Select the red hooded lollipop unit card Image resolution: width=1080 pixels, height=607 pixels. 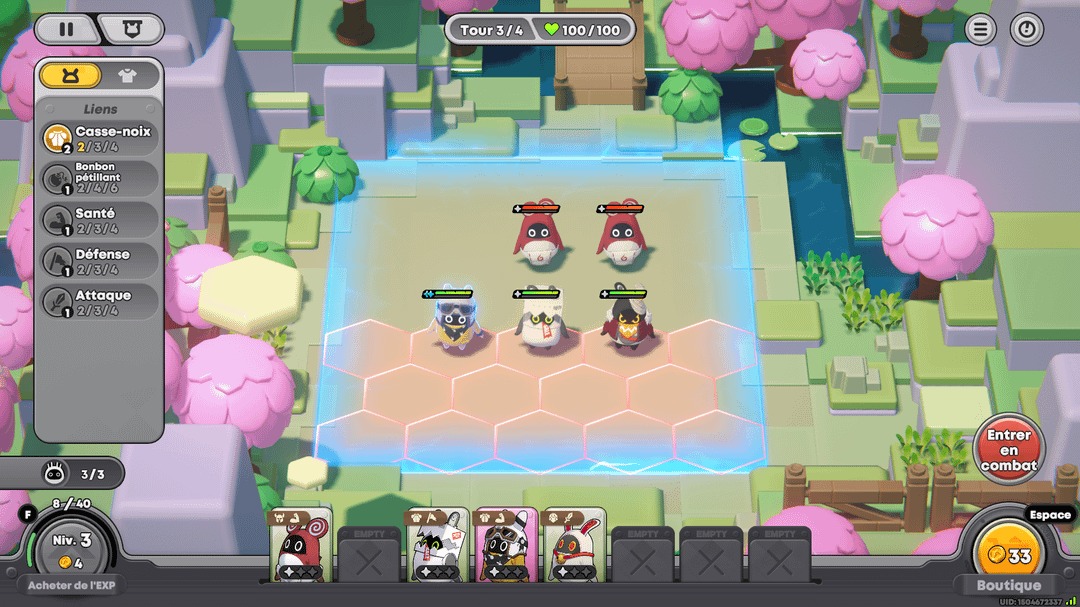301,544
